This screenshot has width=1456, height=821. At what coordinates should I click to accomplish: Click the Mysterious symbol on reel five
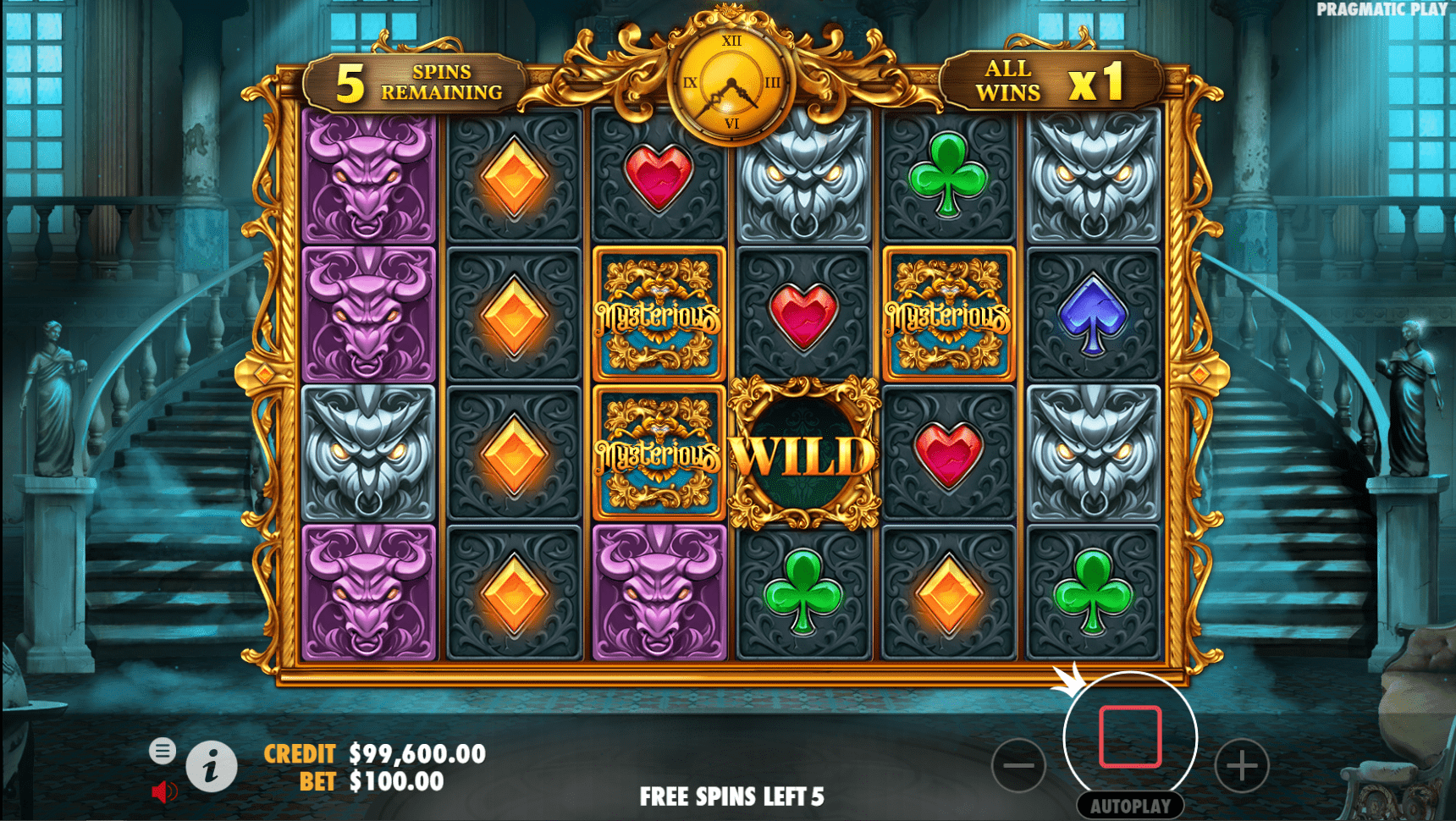(947, 313)
